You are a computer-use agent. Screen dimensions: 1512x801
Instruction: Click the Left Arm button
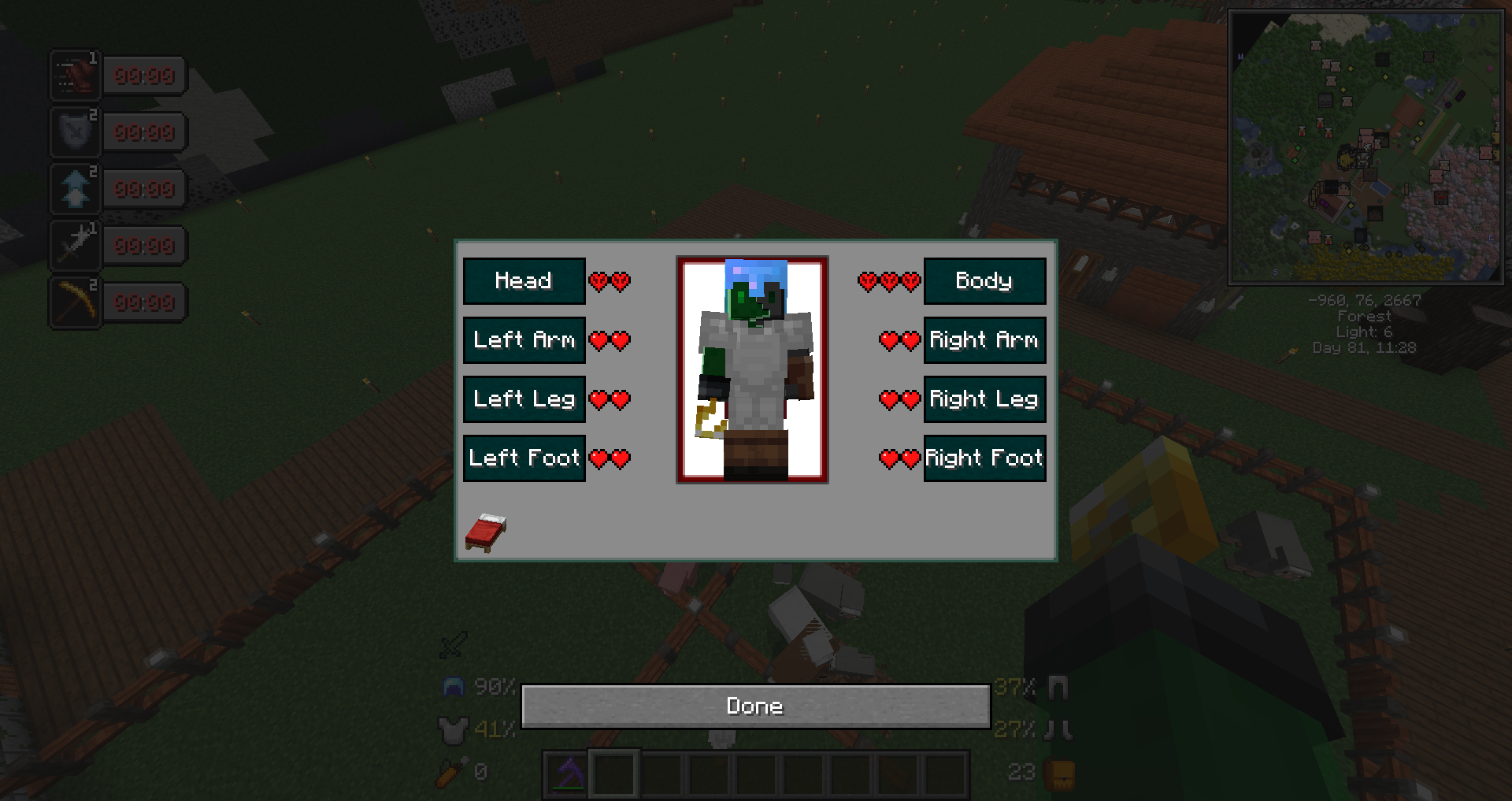(524, 340)
